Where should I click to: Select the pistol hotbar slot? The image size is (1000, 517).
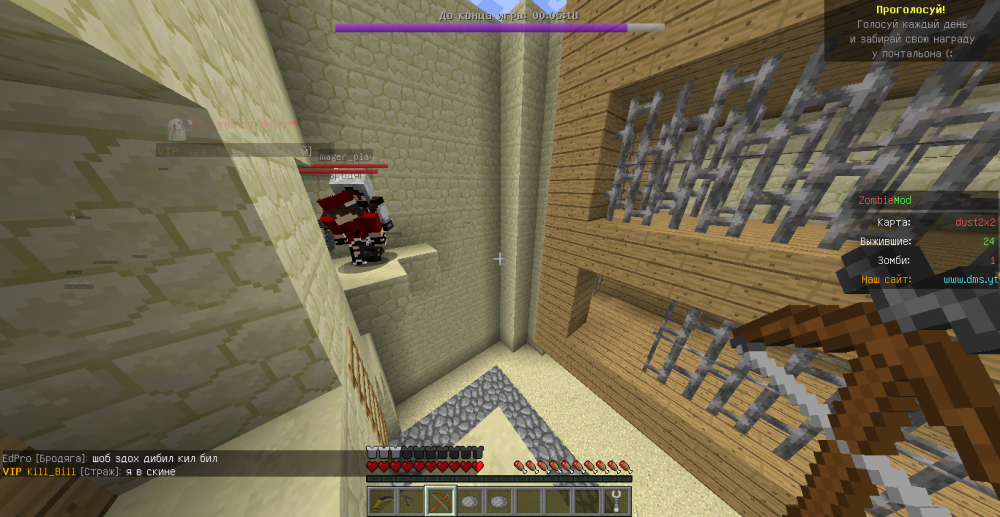coord(410,501)
